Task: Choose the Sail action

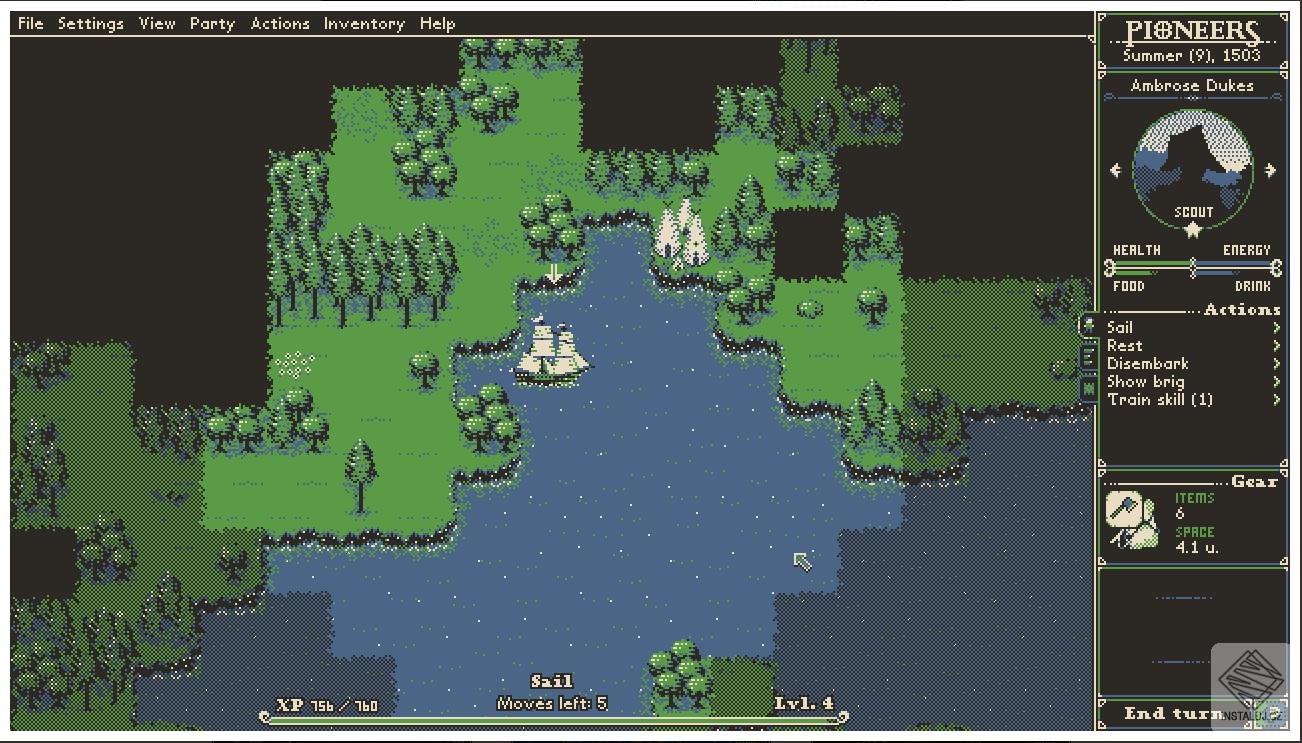Action: coord(1120,327)
